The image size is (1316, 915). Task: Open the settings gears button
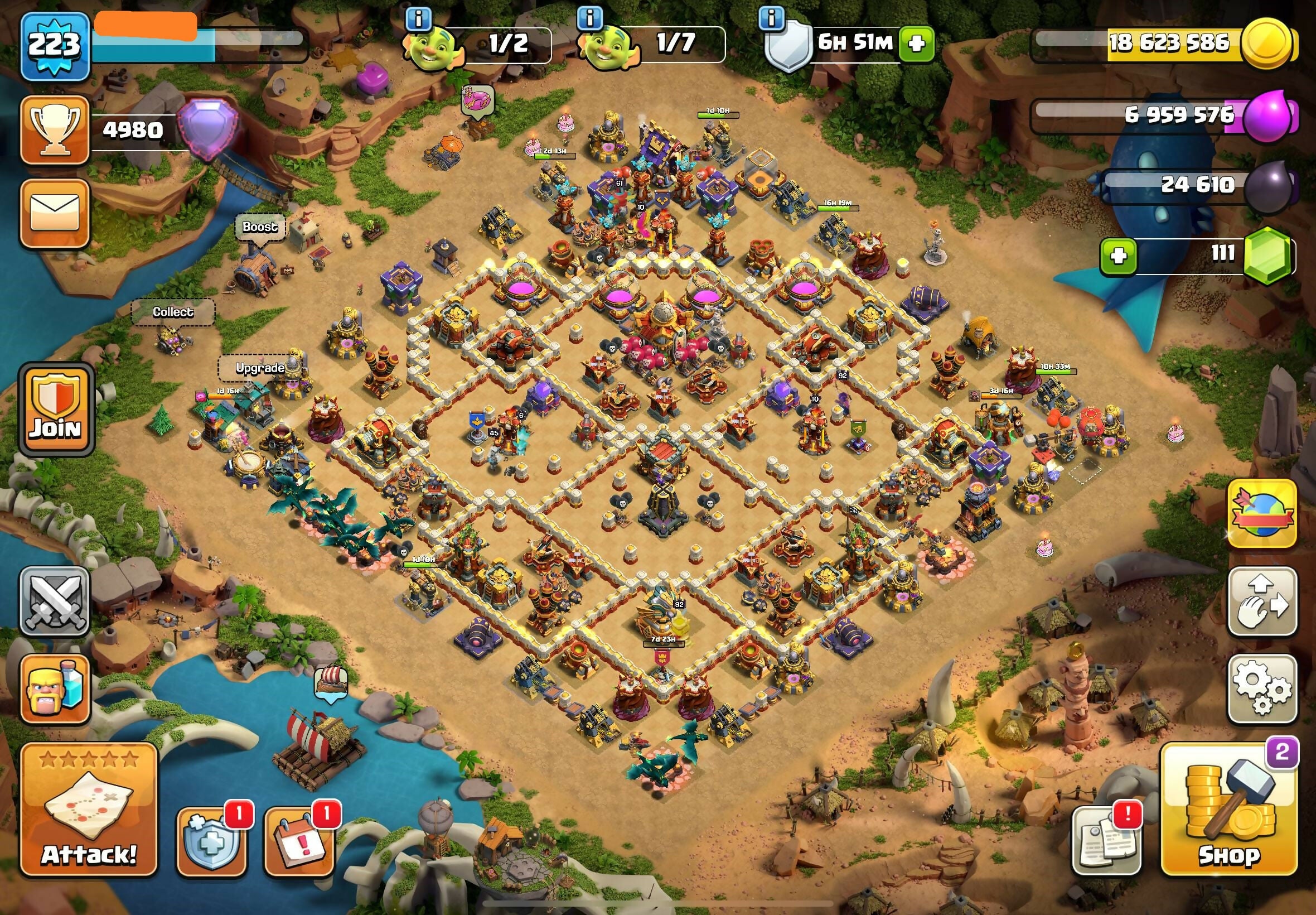pyautogui.click(x=1262, y=688)
